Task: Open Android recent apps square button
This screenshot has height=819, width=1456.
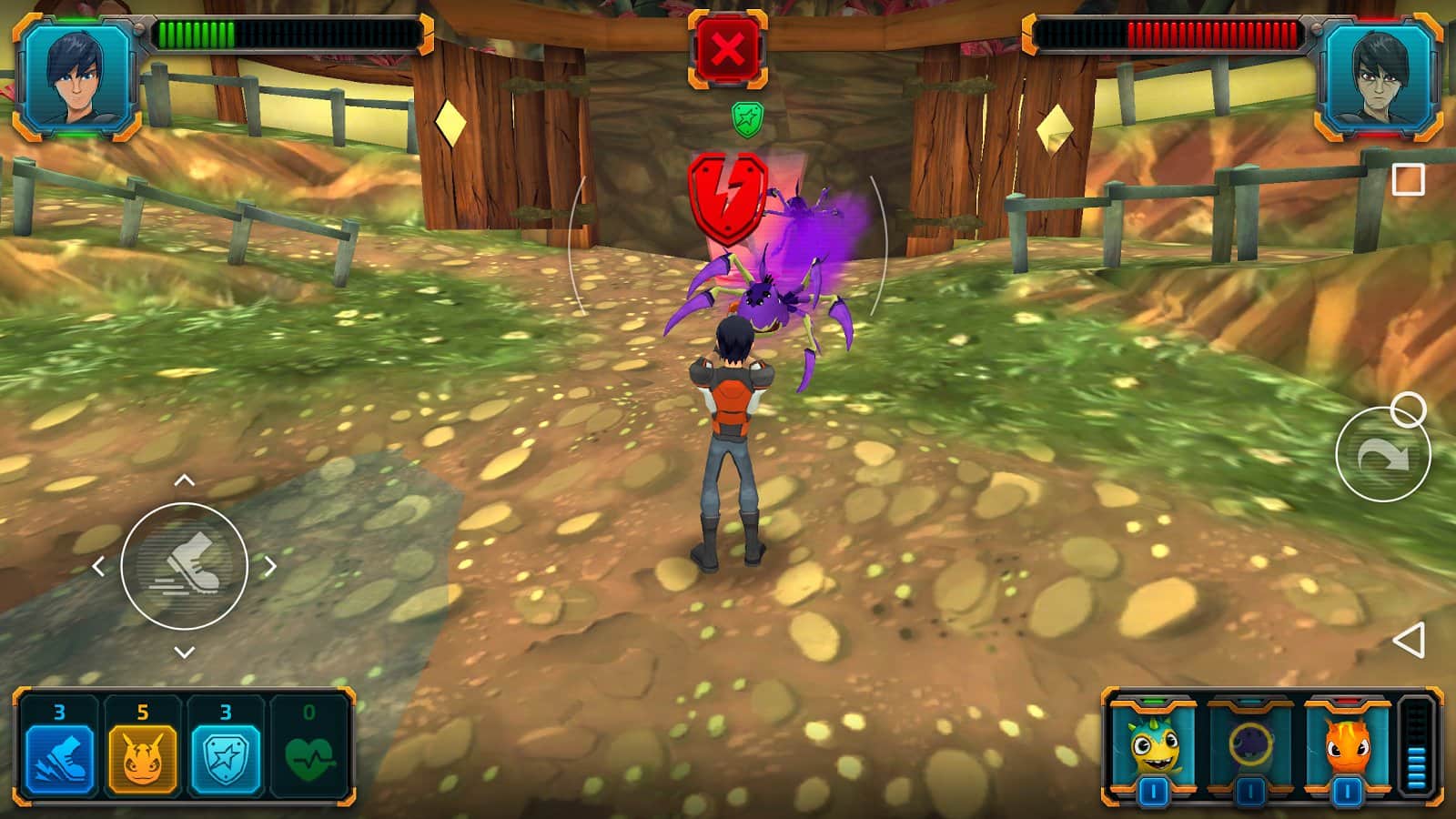Action: coord(1409,179)
